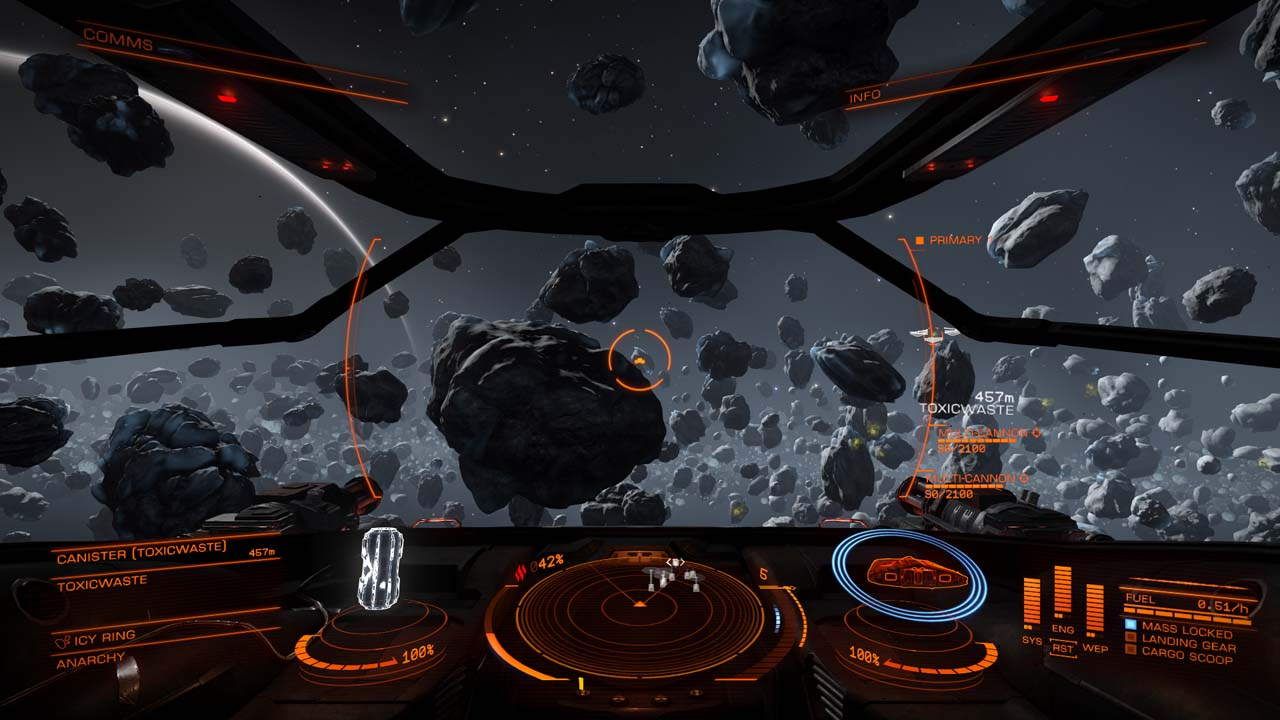Open the INFO panel
This screenshot has height=720, width=1280.
(x=865, y=97)
